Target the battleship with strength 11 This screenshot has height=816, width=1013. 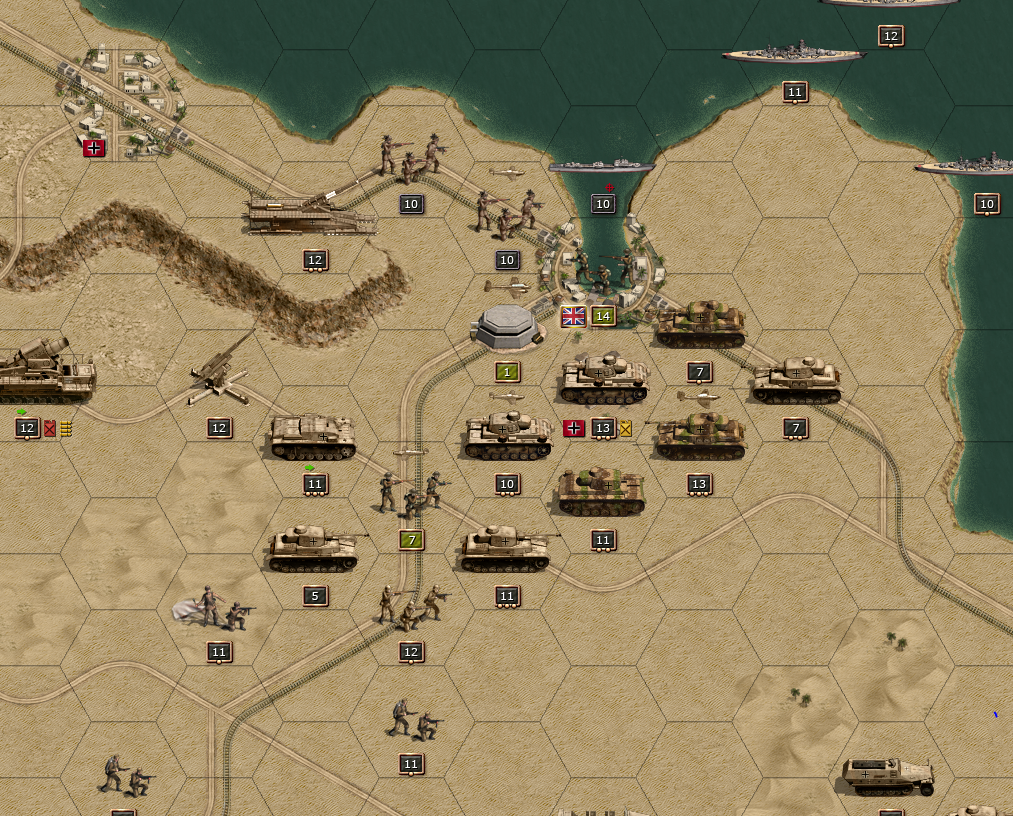coord(793,53)
